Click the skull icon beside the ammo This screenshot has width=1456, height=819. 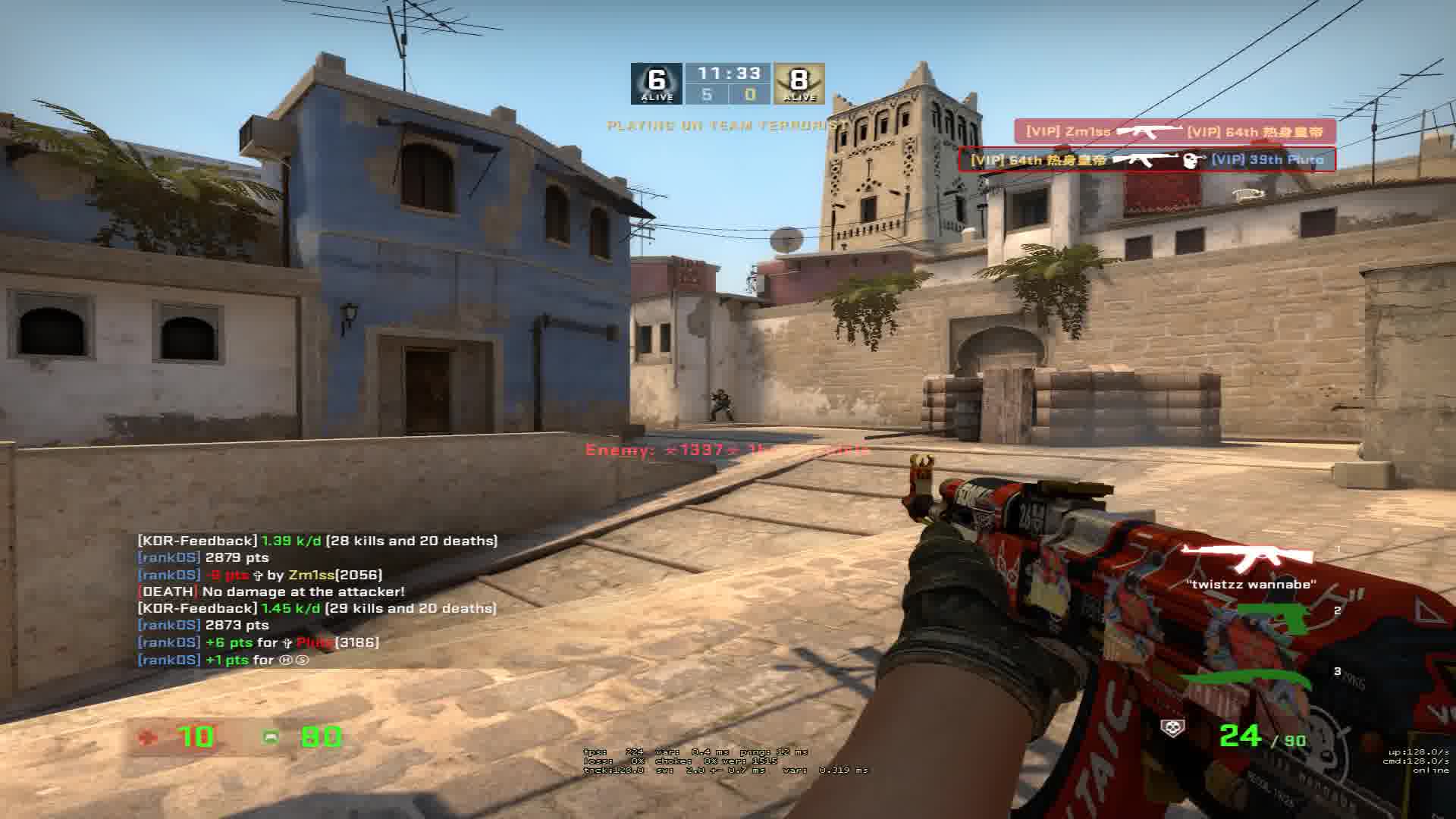[1172, 729]
